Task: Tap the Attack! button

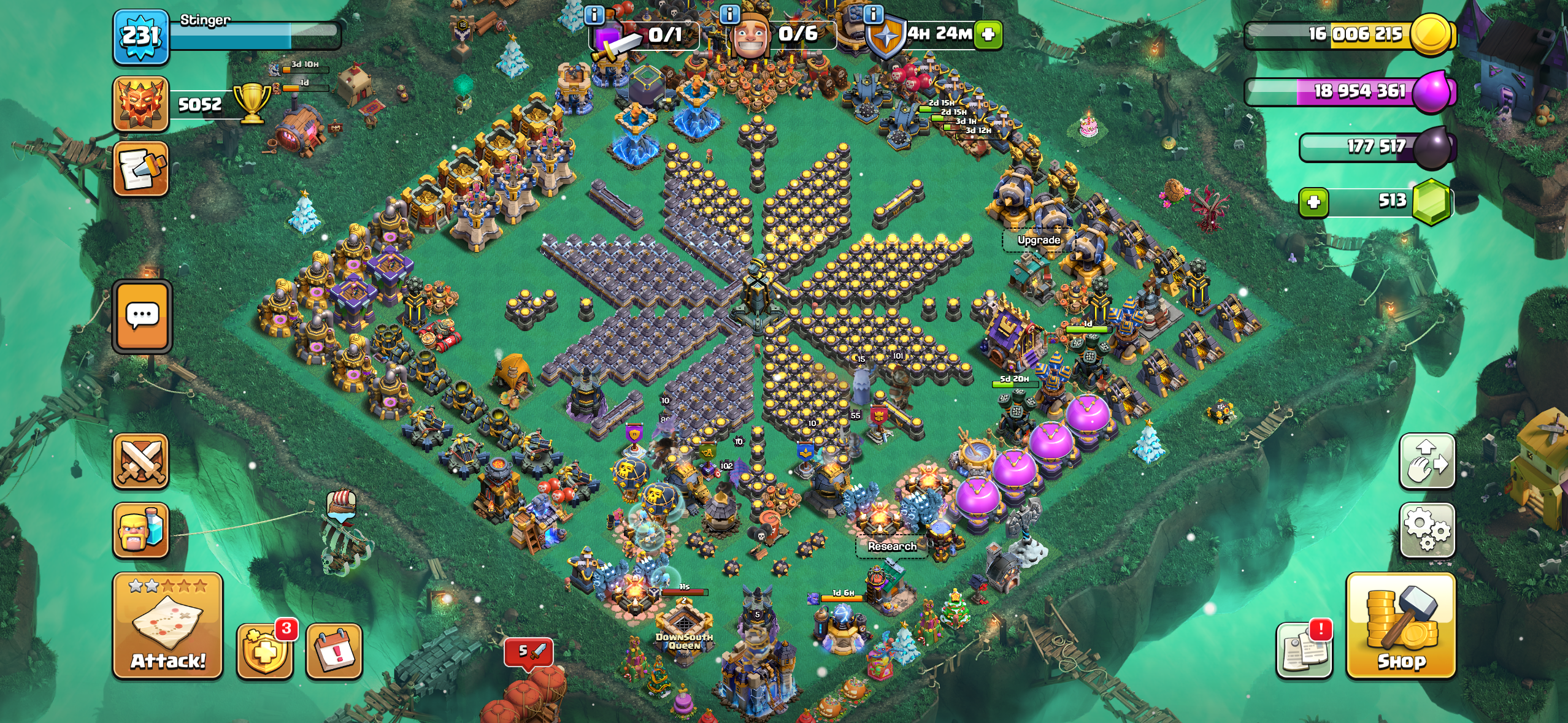Action: click(167, 626)
